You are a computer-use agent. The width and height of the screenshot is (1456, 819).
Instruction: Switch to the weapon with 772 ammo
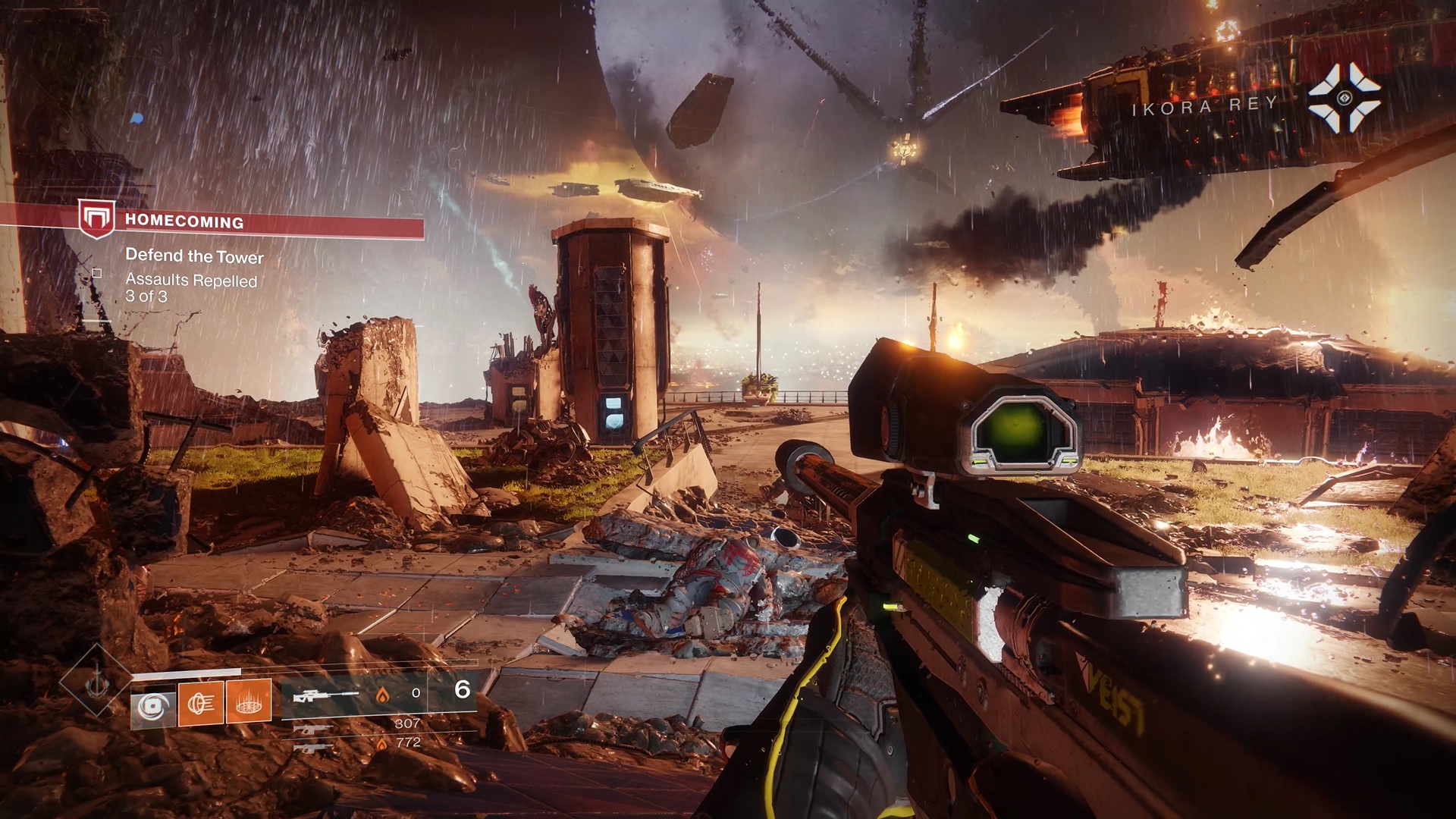pos(312,748)
